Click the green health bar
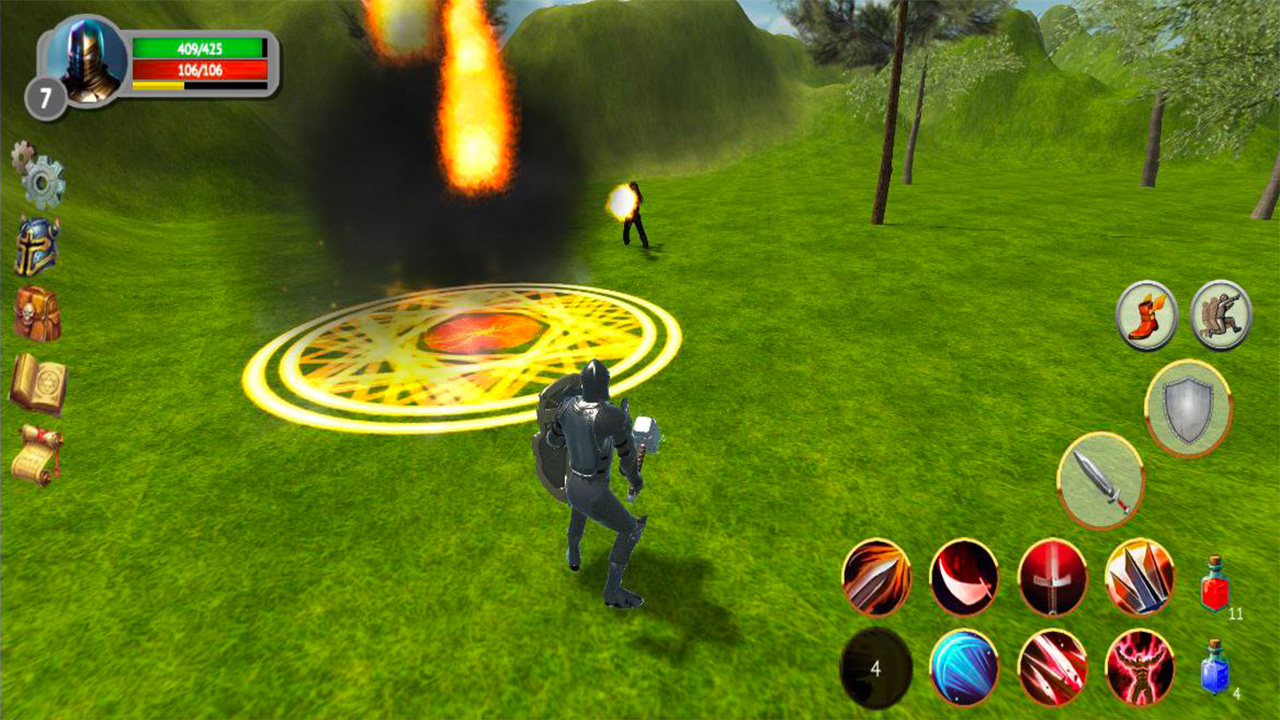 [200, 47]
